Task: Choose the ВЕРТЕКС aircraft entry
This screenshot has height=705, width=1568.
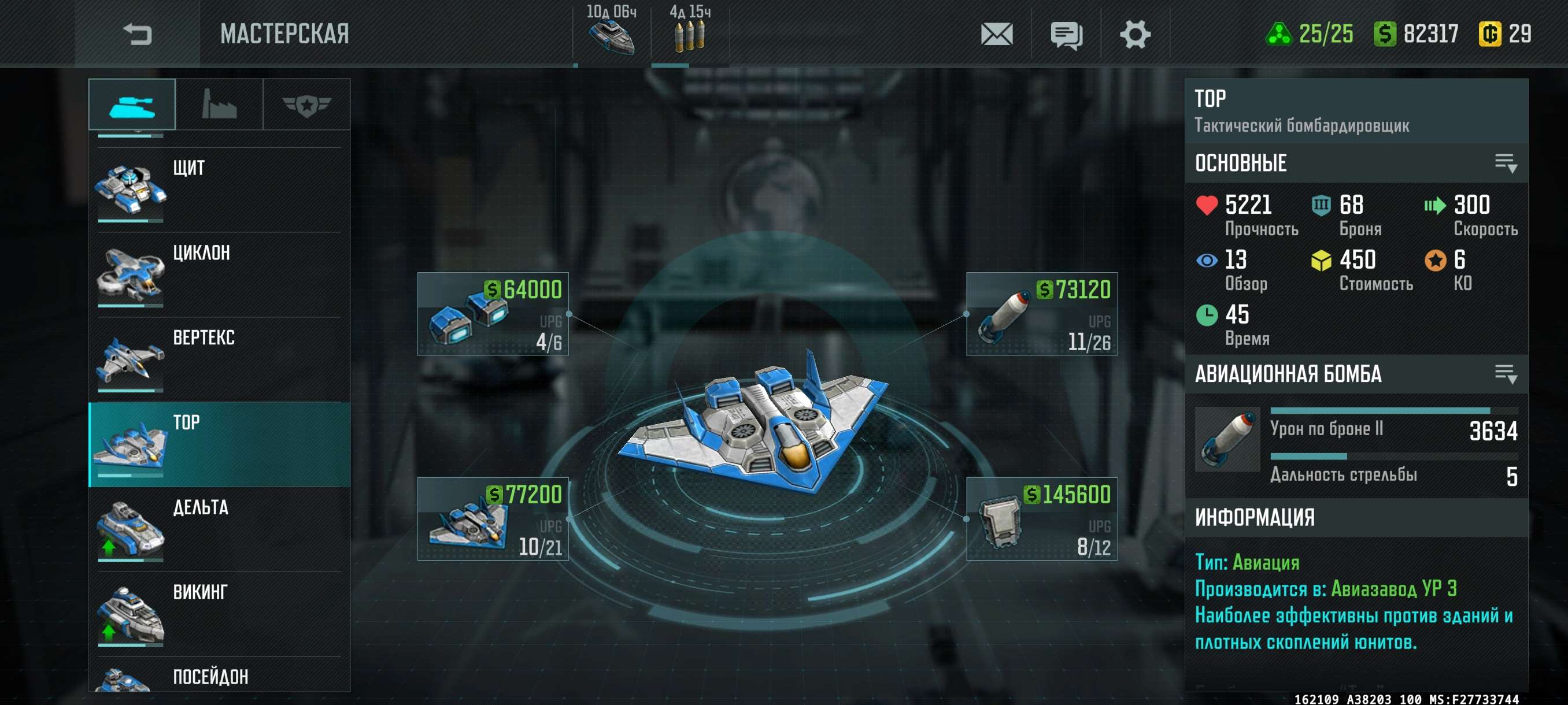Action: coord(219,359)
